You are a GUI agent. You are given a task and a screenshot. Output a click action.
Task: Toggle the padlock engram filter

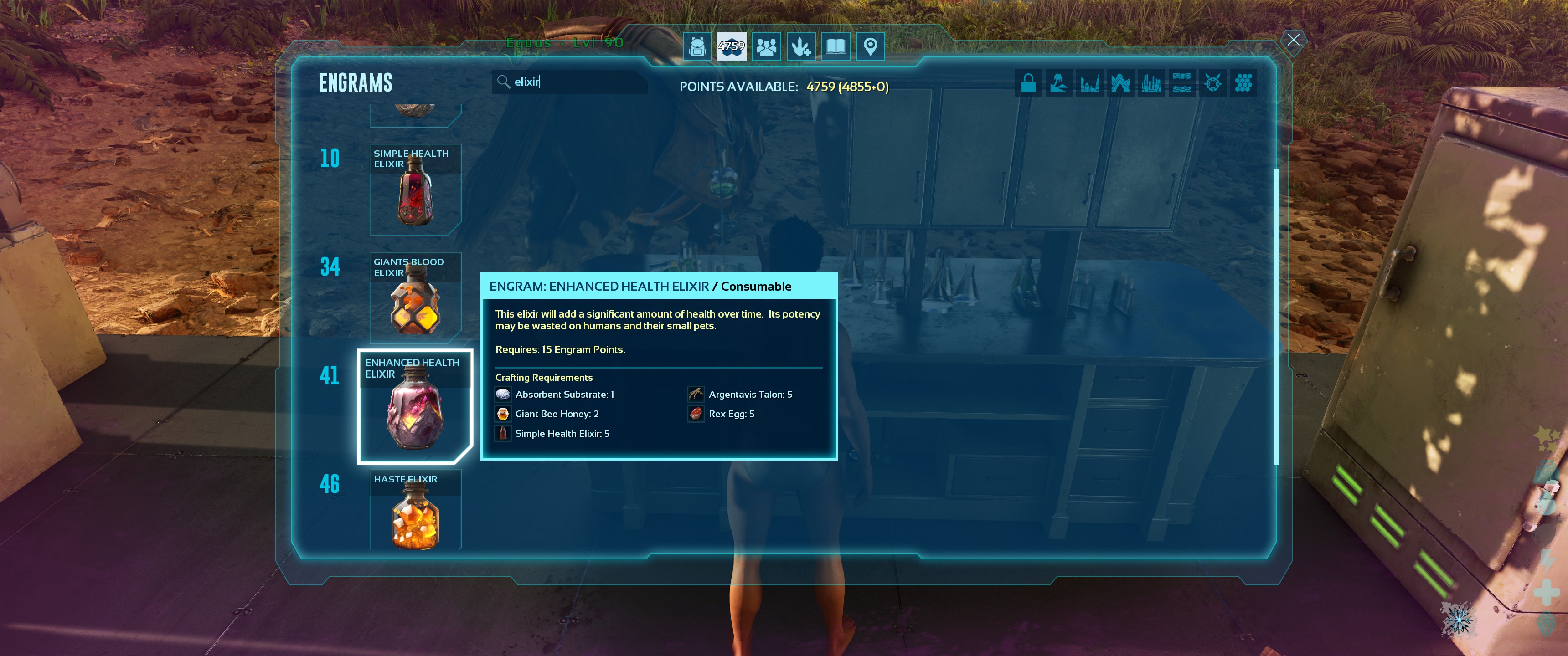point(1028,83)
